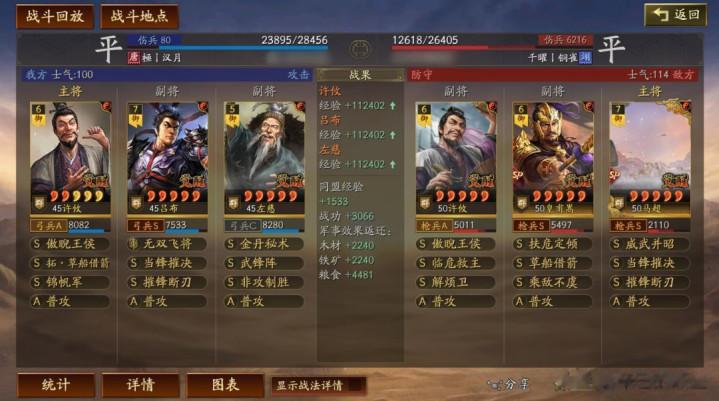Inspect the 临危救主 tactic
The width and height of the screenshot is (719, 401).
click(455, 262)
